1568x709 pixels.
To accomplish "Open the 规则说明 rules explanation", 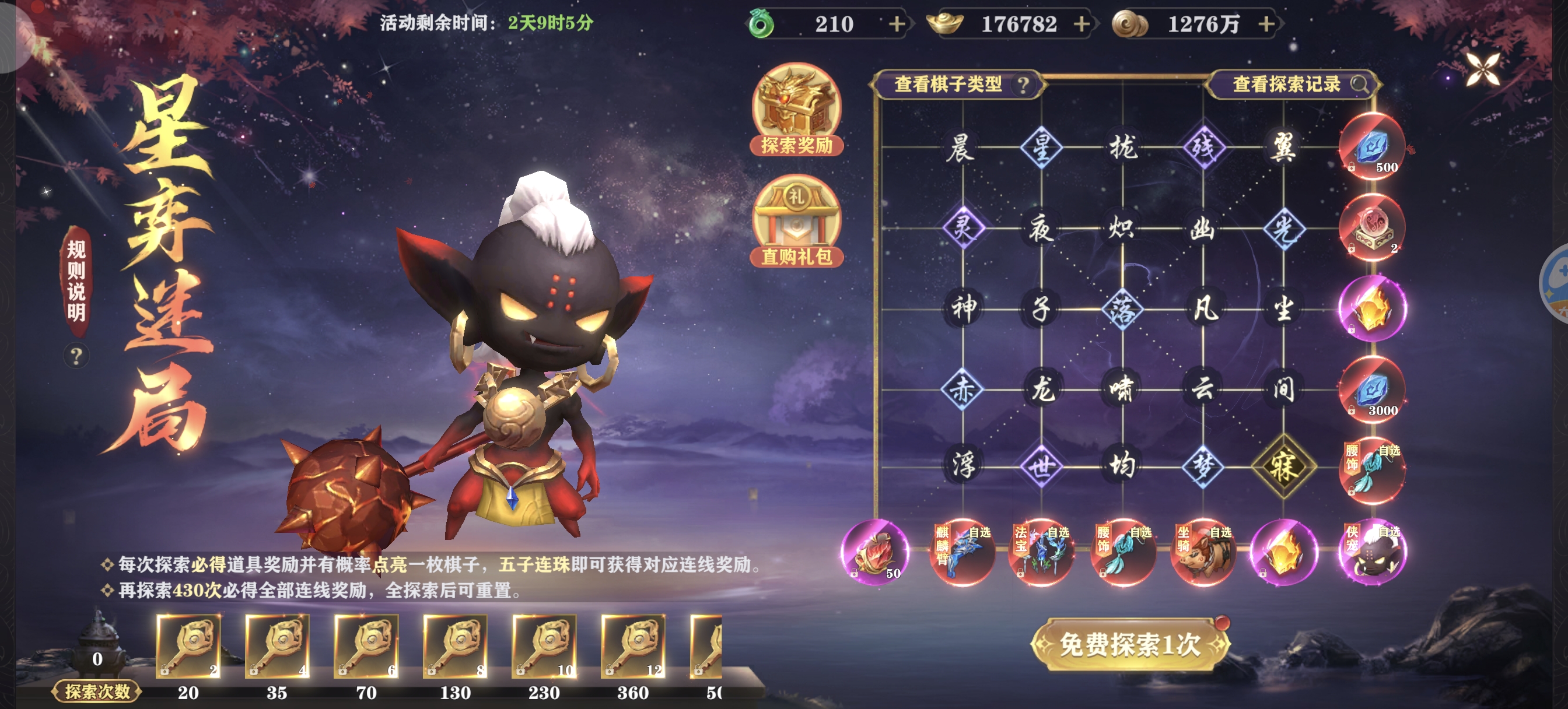I will (x=76, y=281).
